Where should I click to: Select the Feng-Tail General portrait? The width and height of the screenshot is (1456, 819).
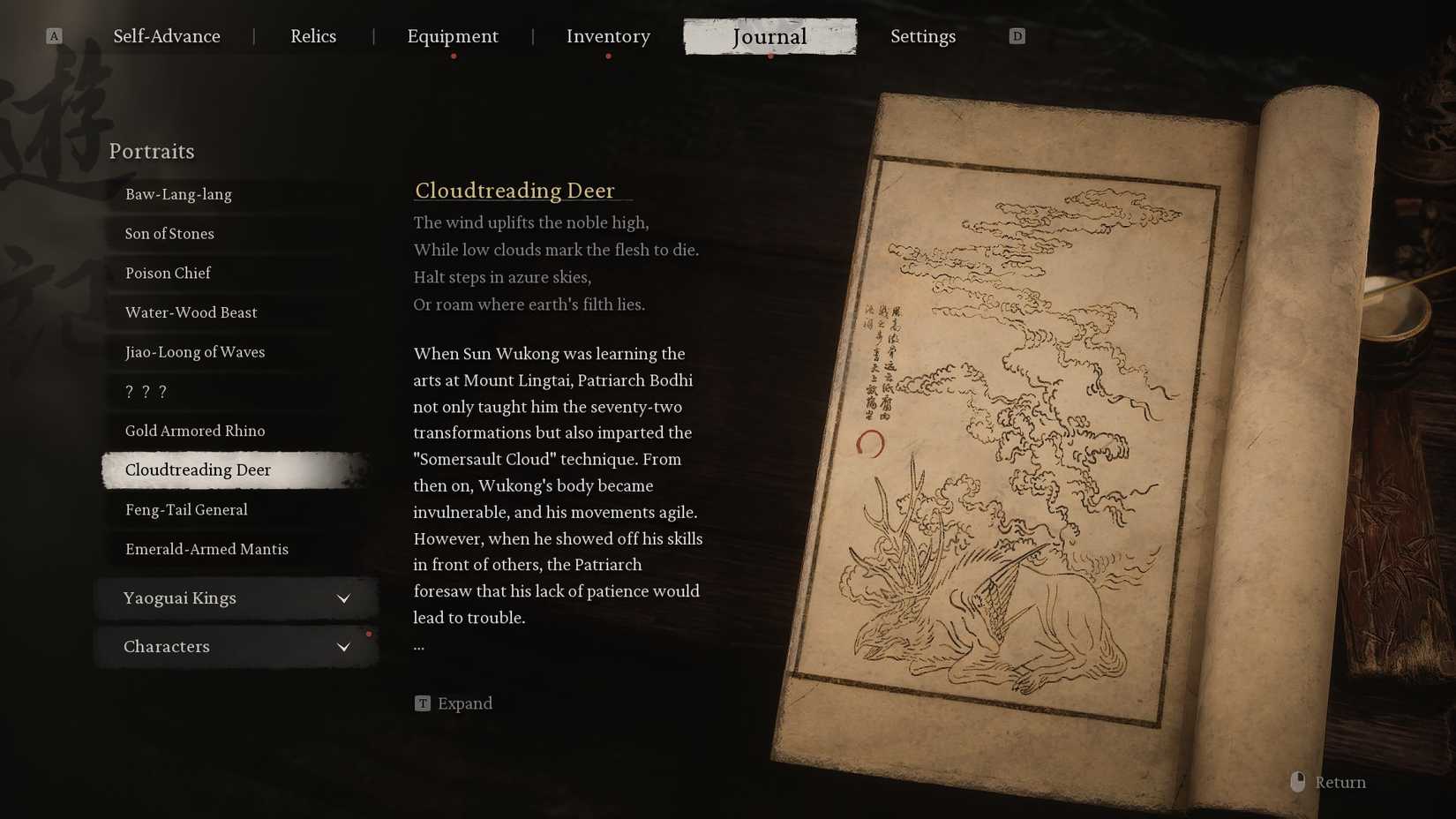[186, 509]
